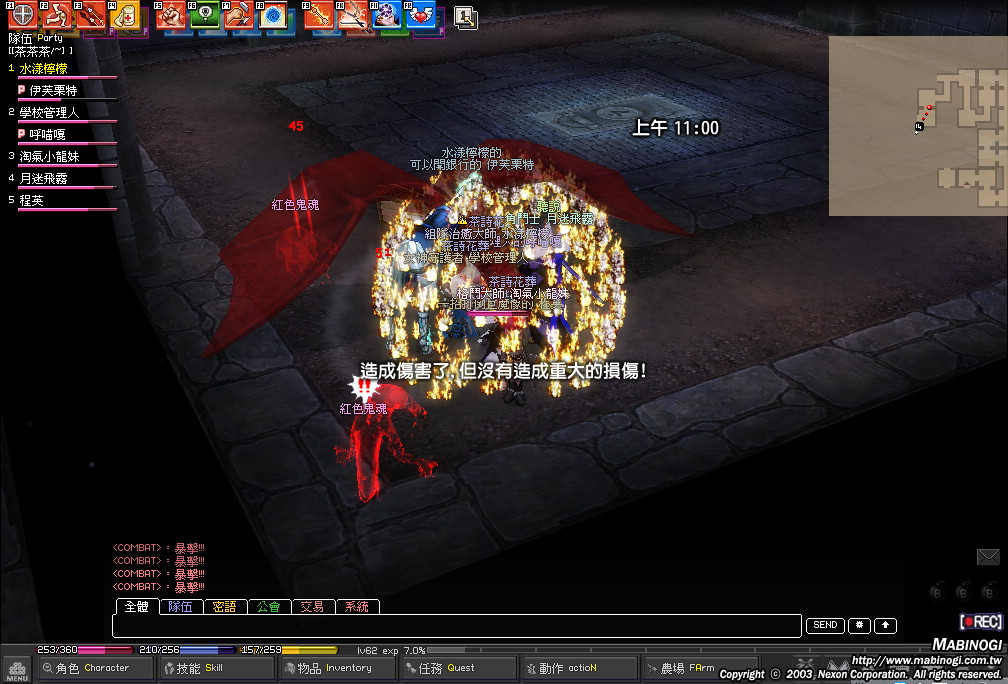1008x684 pixels.
Task: Show the 公會 guild chat tab
Action: click(x=269, y=607)
